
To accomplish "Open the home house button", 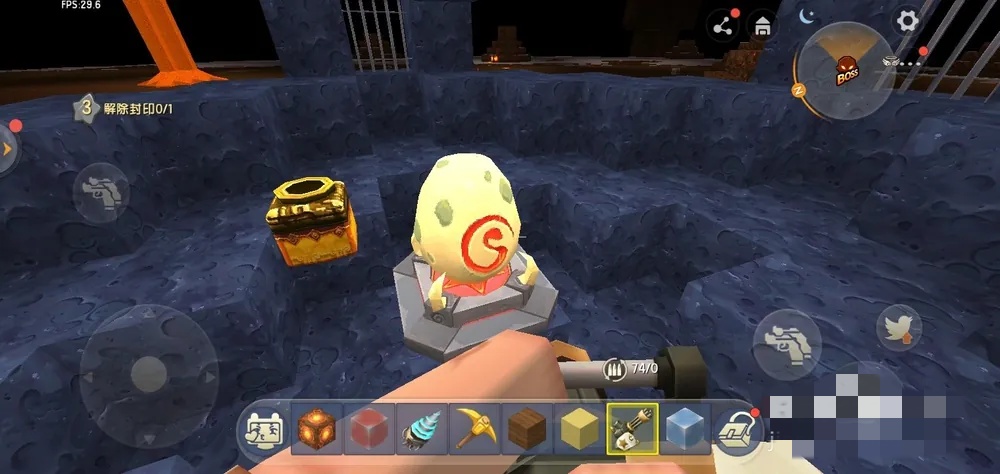I will click(x=763, y=26).
